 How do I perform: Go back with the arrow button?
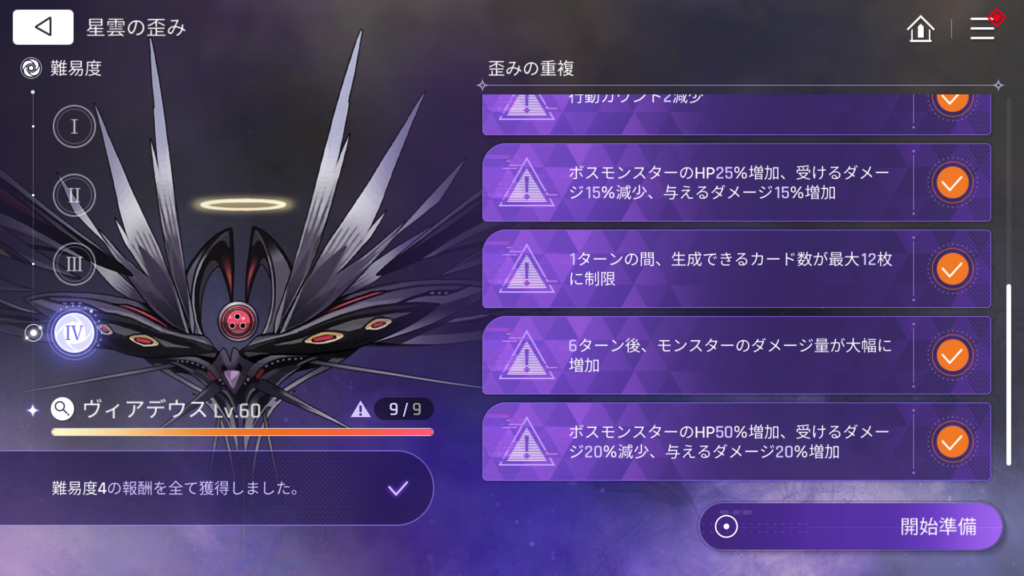tap(43, 27)
